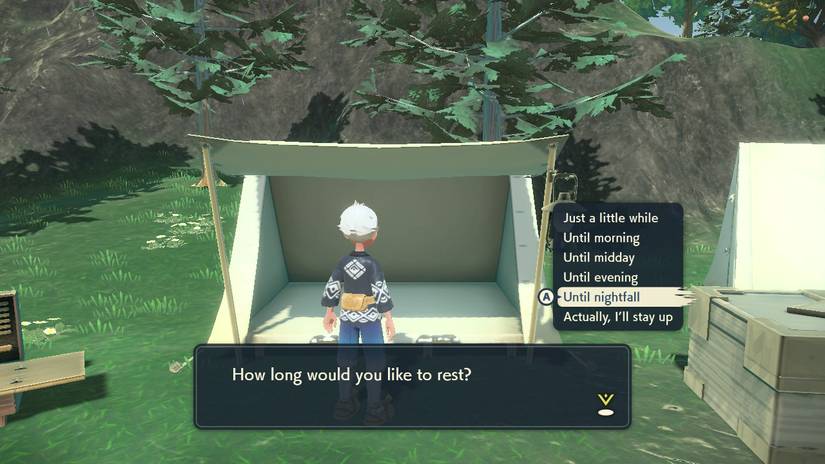Select the highlighted "Until nightfall" option
Image resolution: width=825 pixels, height=464 pixels.
(602, 297)
